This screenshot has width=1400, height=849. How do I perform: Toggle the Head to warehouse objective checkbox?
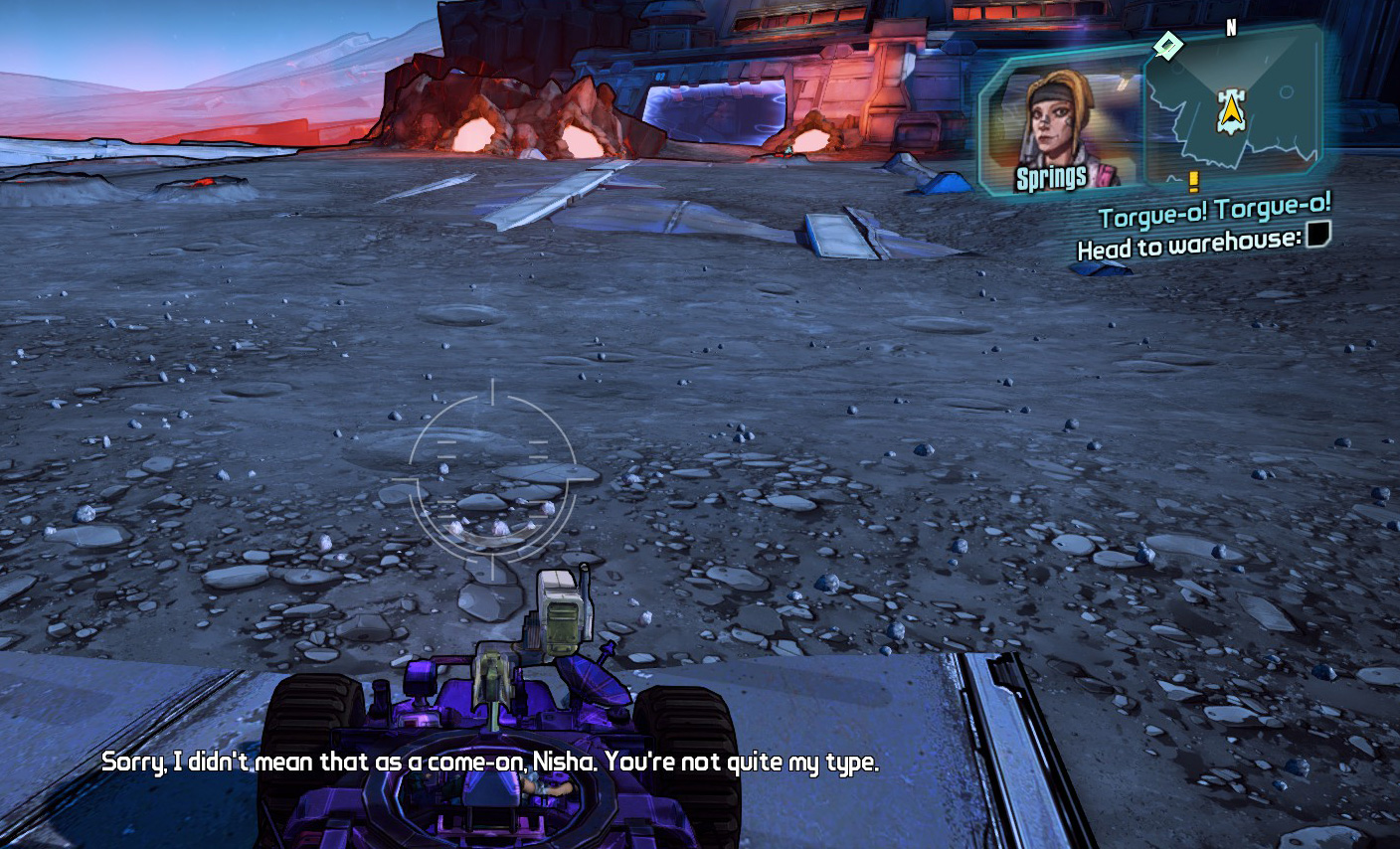coord(1317,235)
